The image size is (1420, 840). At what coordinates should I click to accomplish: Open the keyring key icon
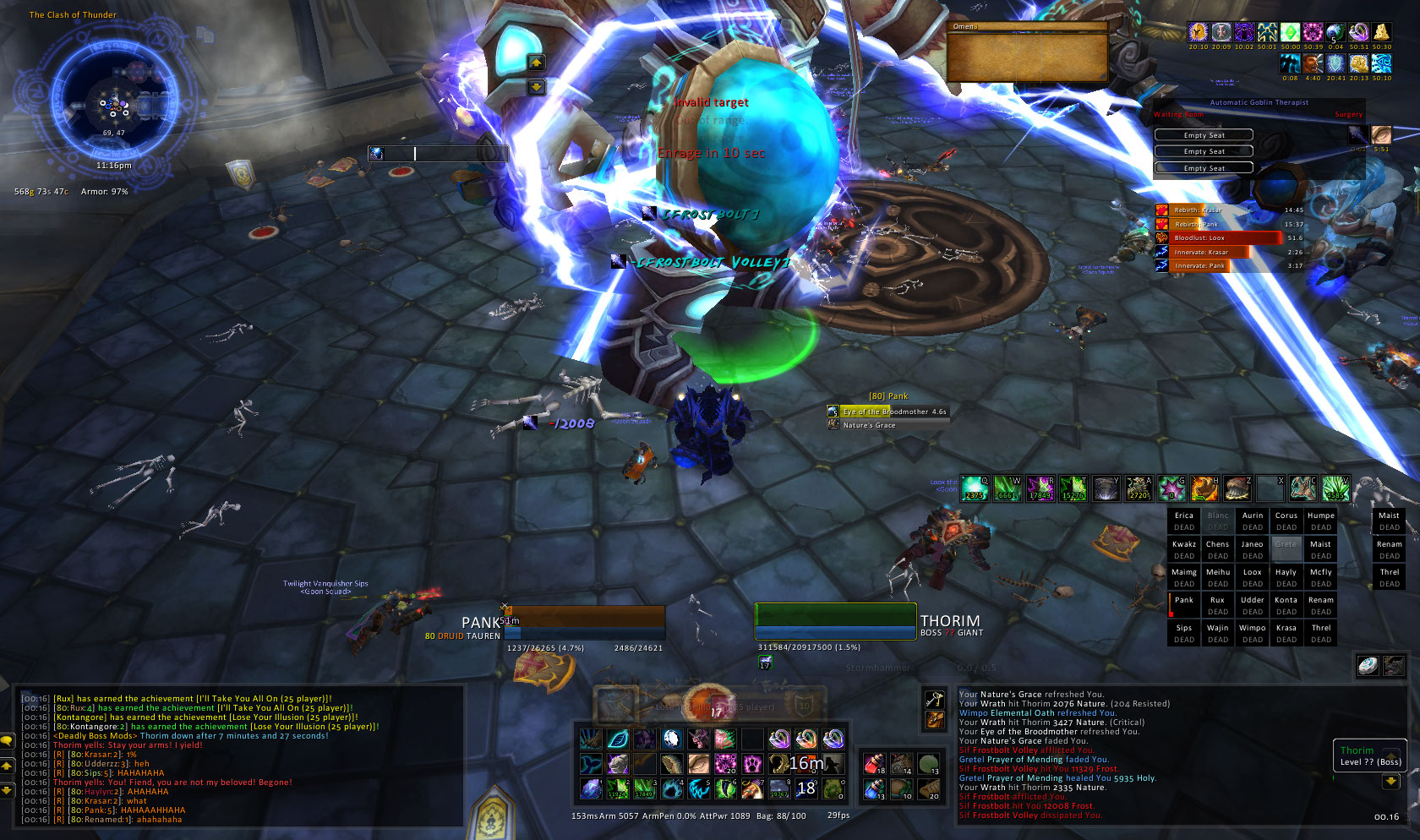934,699
